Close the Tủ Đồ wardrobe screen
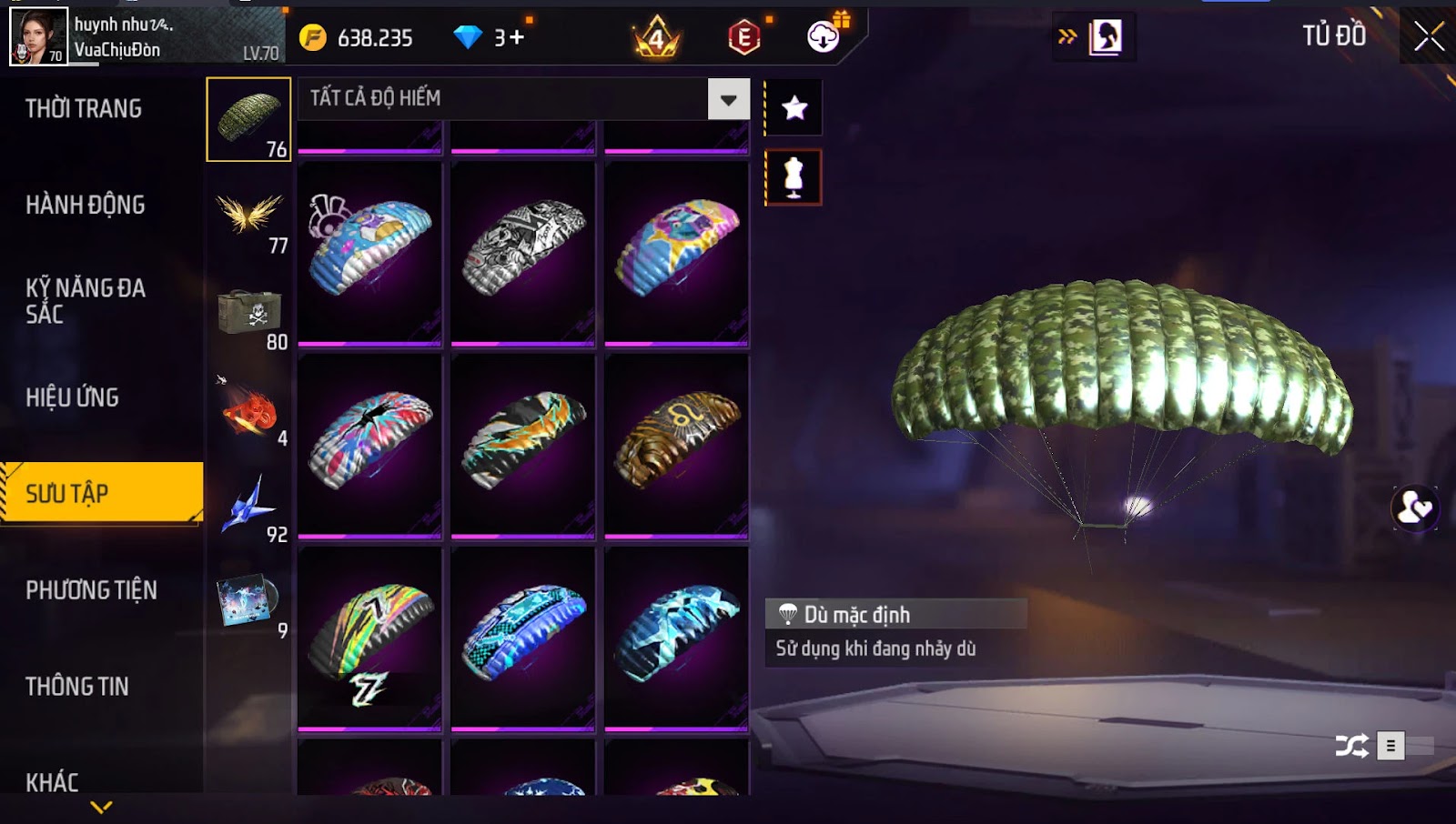Image resolution: width=1456 pixels, height=824 pixels. point(1428,36)
